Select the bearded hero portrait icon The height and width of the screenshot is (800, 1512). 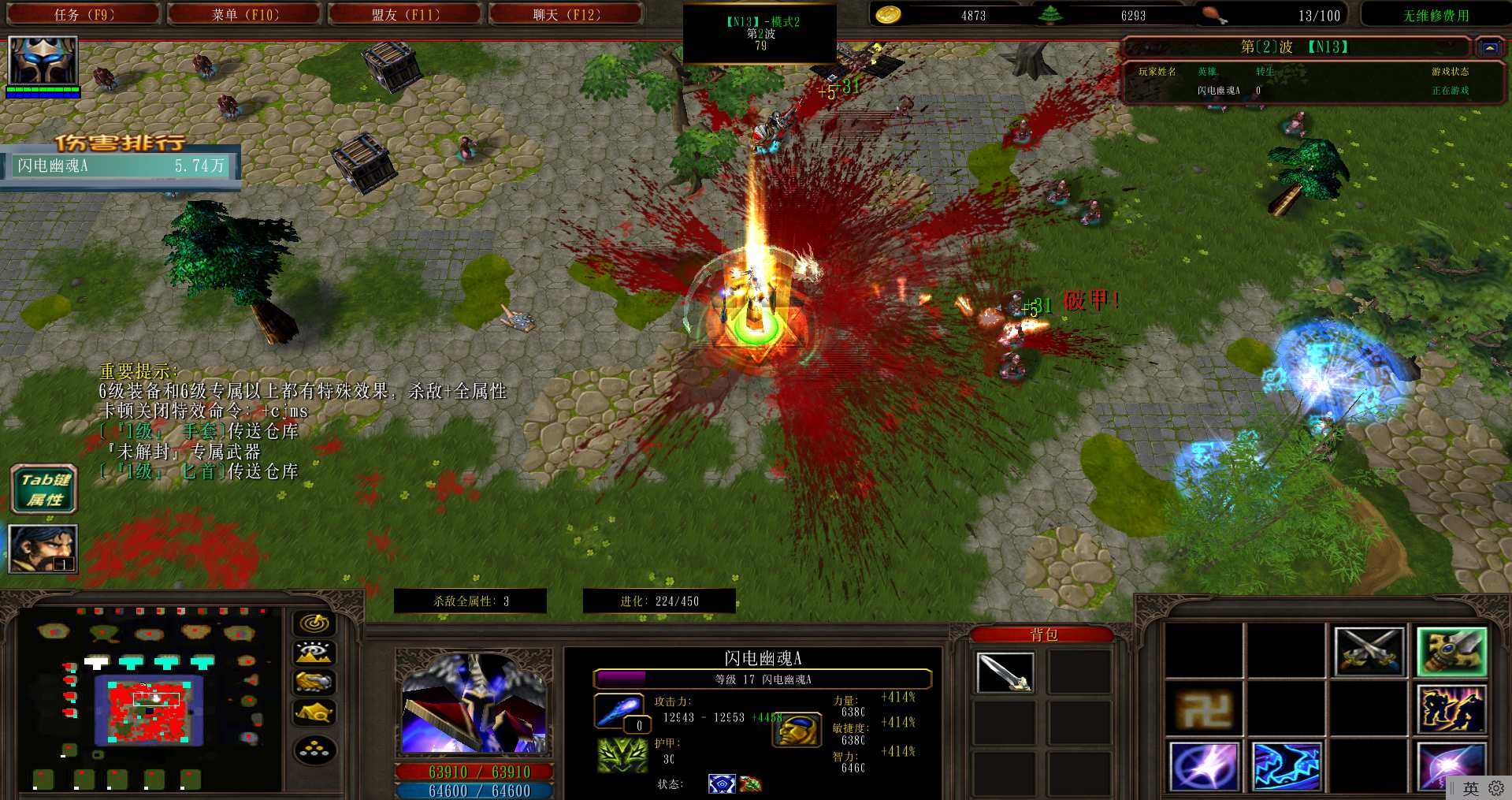coord(43,549)
